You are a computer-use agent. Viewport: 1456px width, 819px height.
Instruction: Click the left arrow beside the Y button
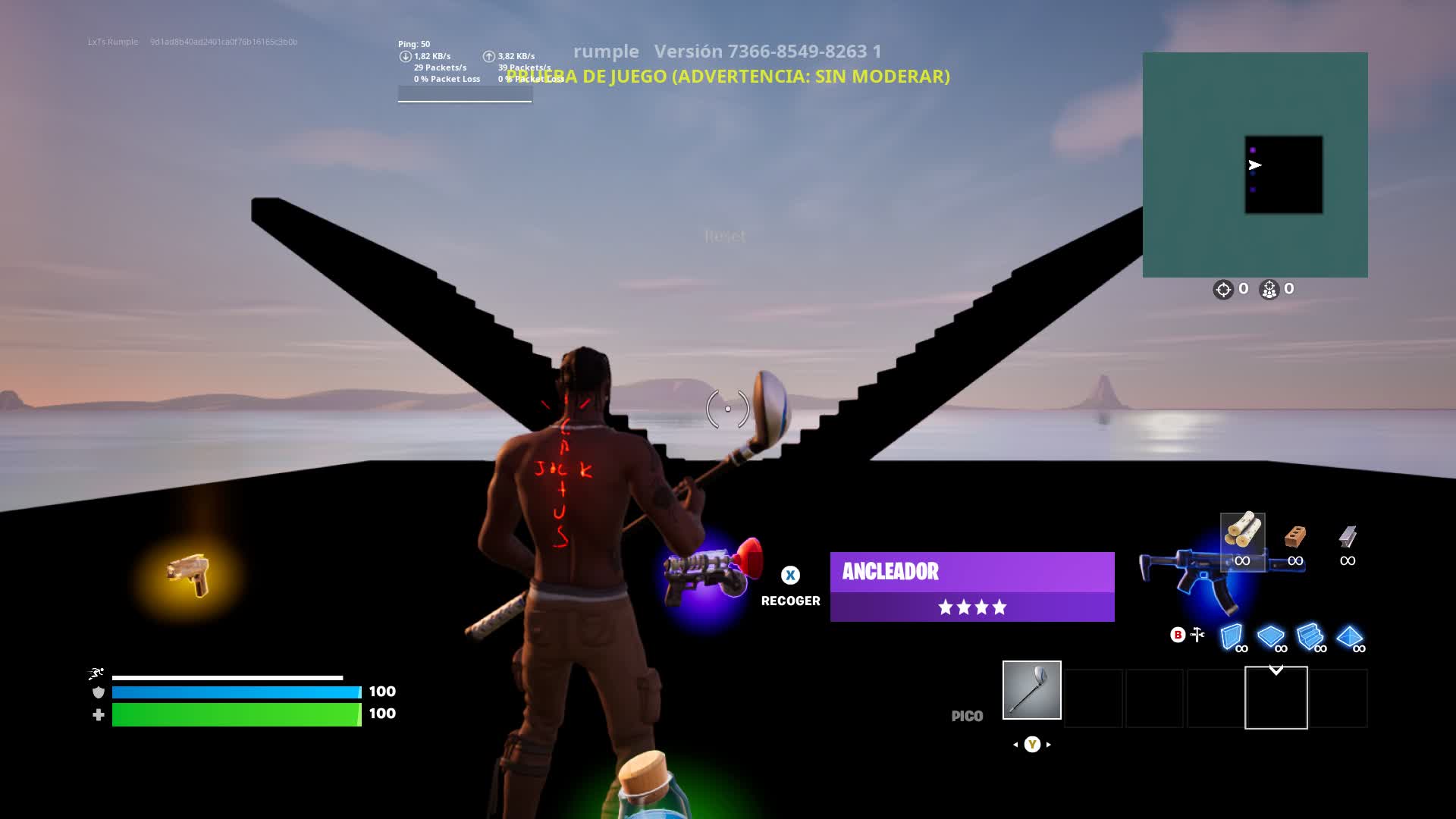pos(1014,745)
